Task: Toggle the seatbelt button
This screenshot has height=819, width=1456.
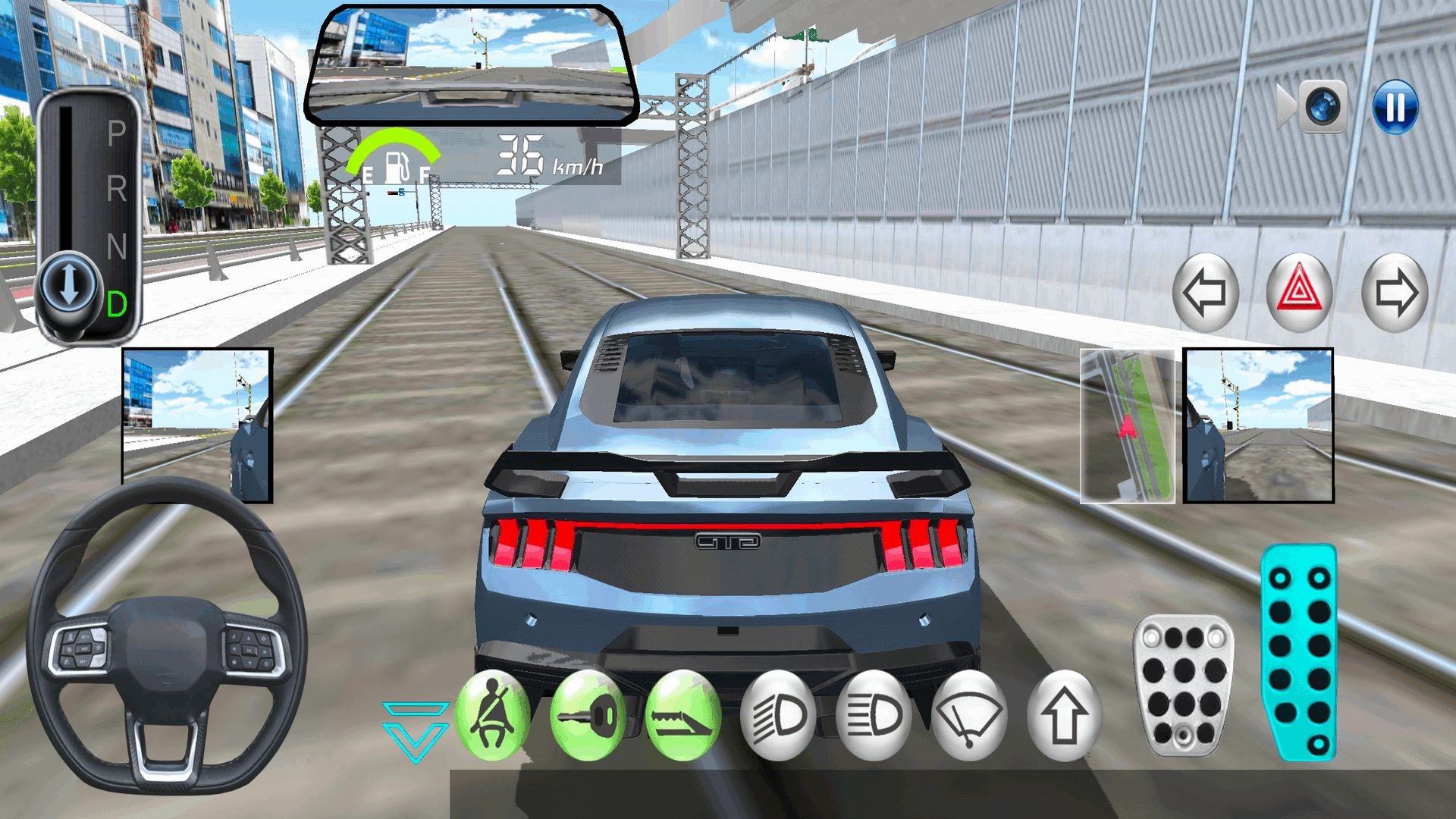Action: (x=494, y=716)
